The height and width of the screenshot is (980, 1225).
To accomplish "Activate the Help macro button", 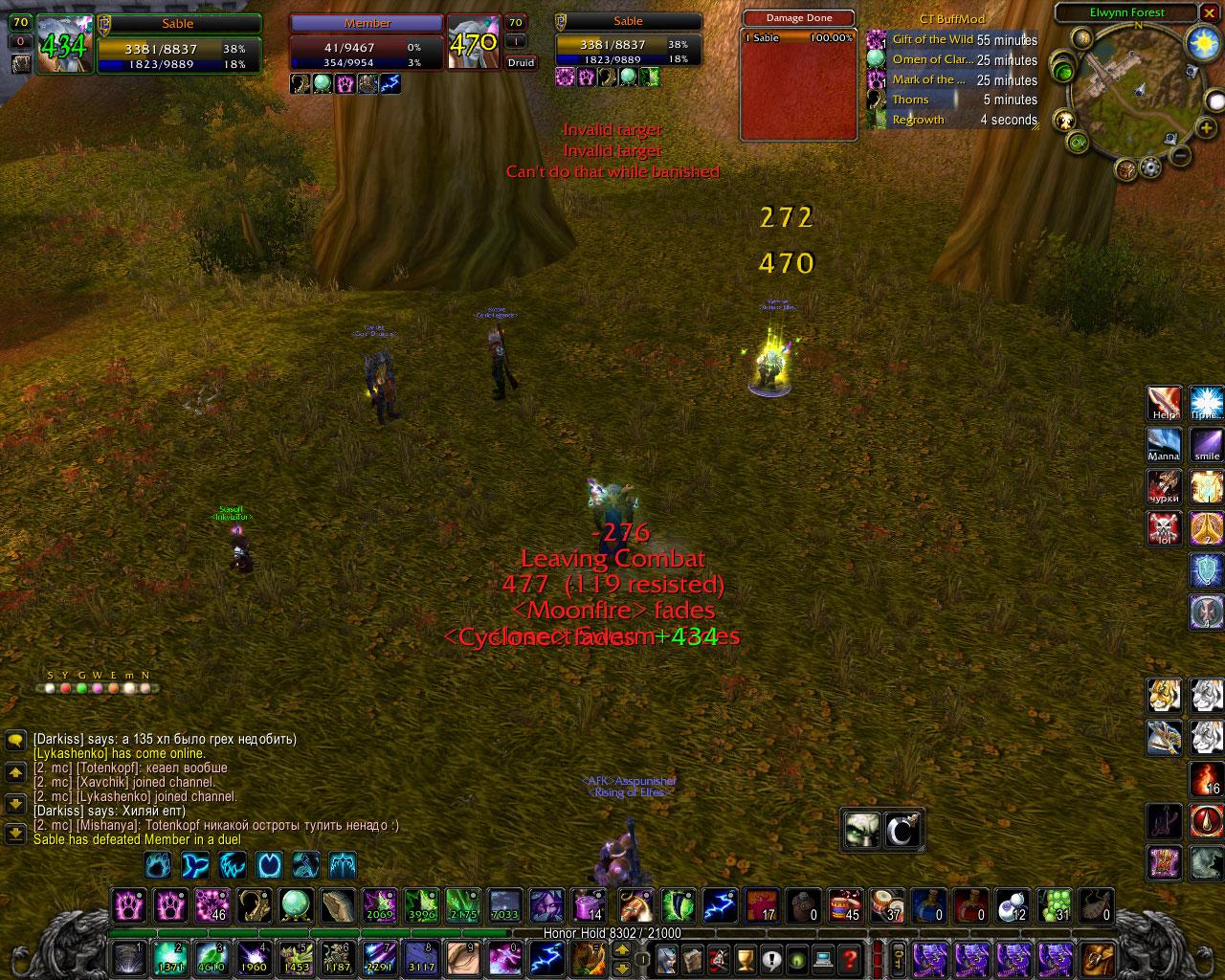I will [1165, 404].
